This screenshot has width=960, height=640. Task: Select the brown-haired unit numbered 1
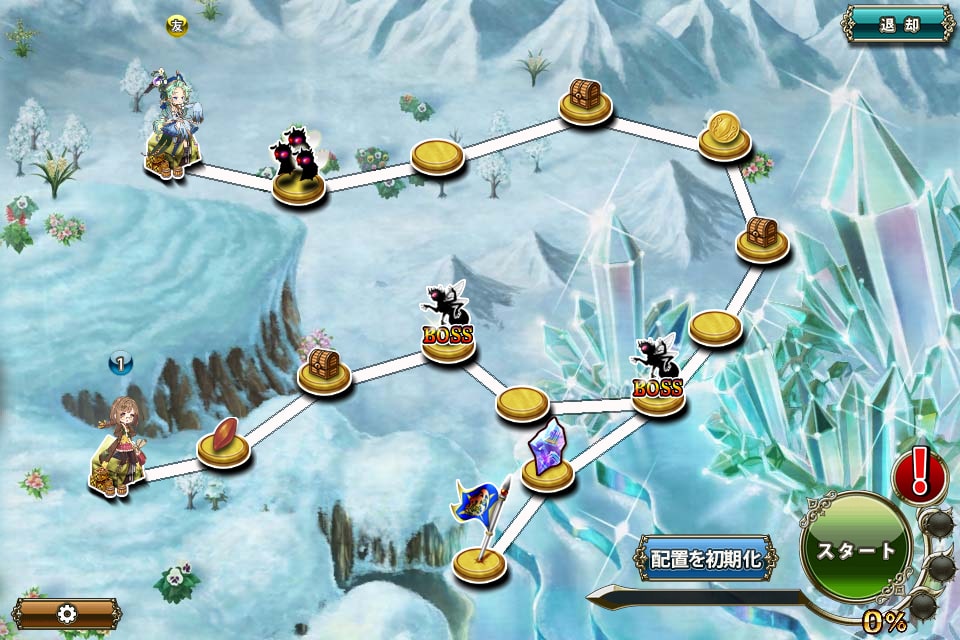pos(120,445)
